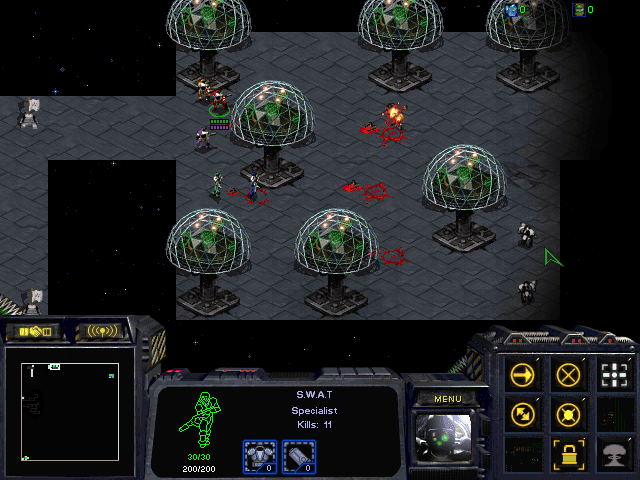Use the Lockdown padlock ability
Viewport: 640px width, 480px height.
coord(569,453)
